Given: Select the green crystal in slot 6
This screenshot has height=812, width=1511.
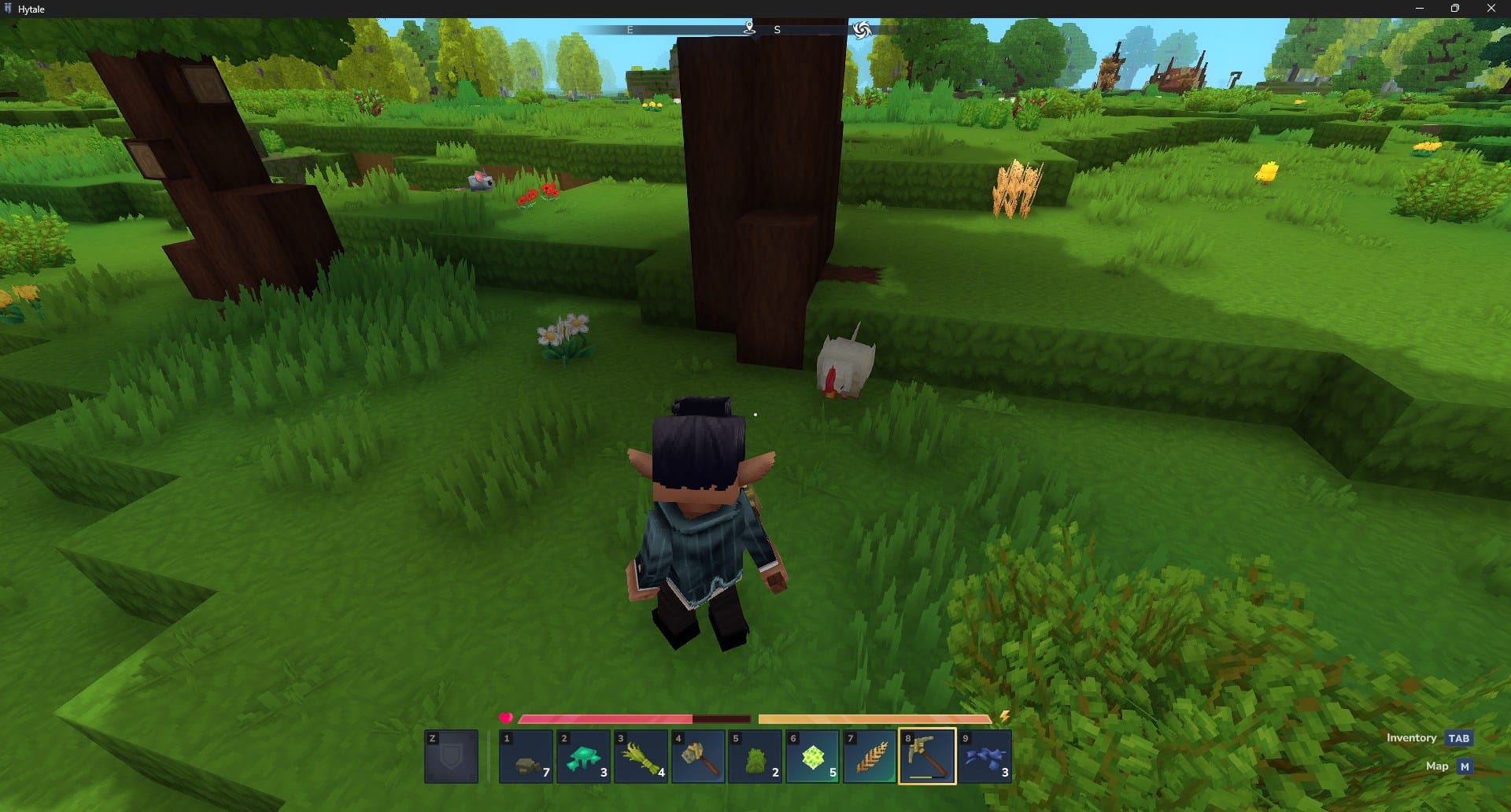Looking at the screenshot, I should click(813, 757).
